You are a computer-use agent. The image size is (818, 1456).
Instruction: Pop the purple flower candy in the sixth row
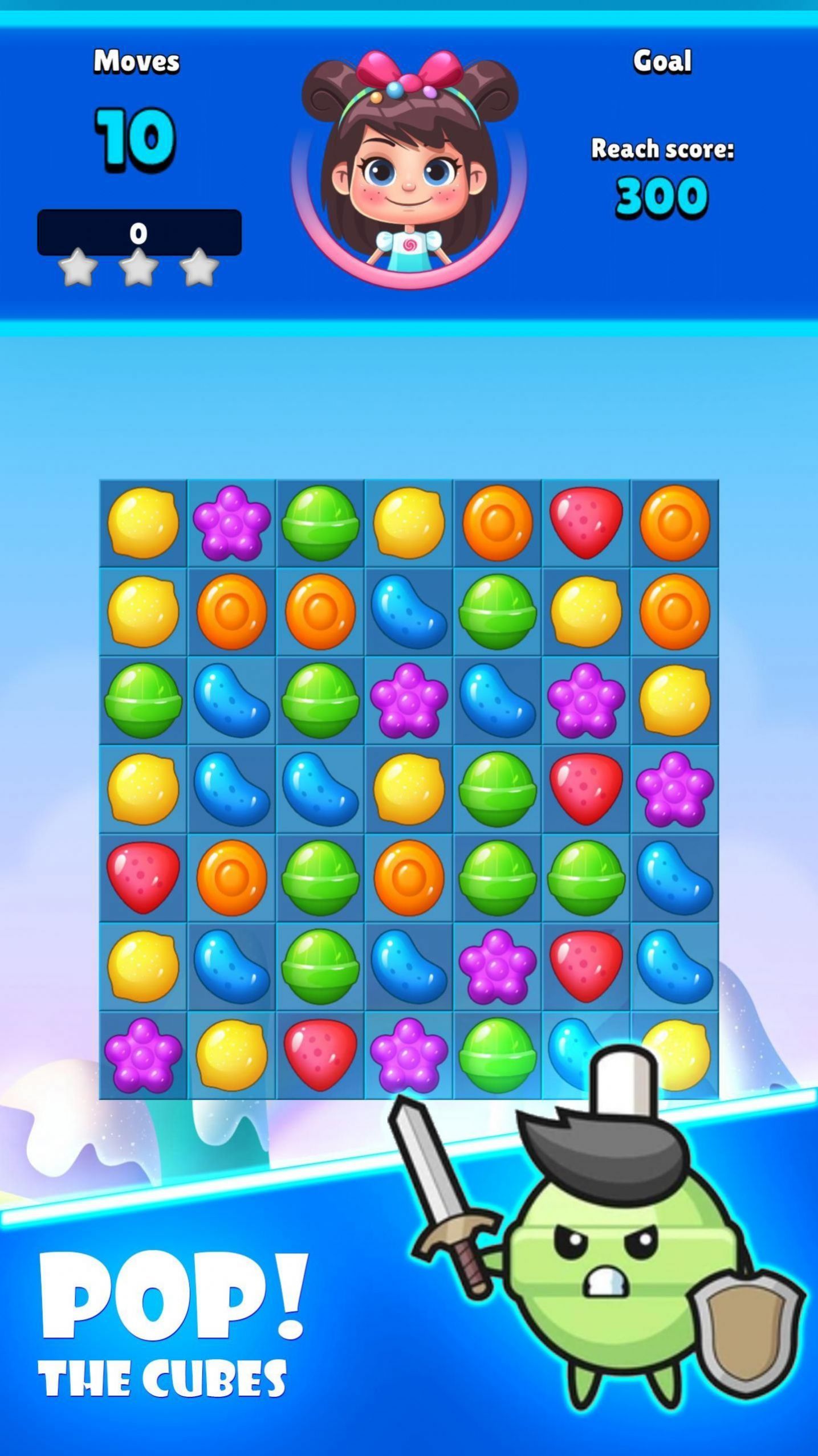(x=497, y=966)
